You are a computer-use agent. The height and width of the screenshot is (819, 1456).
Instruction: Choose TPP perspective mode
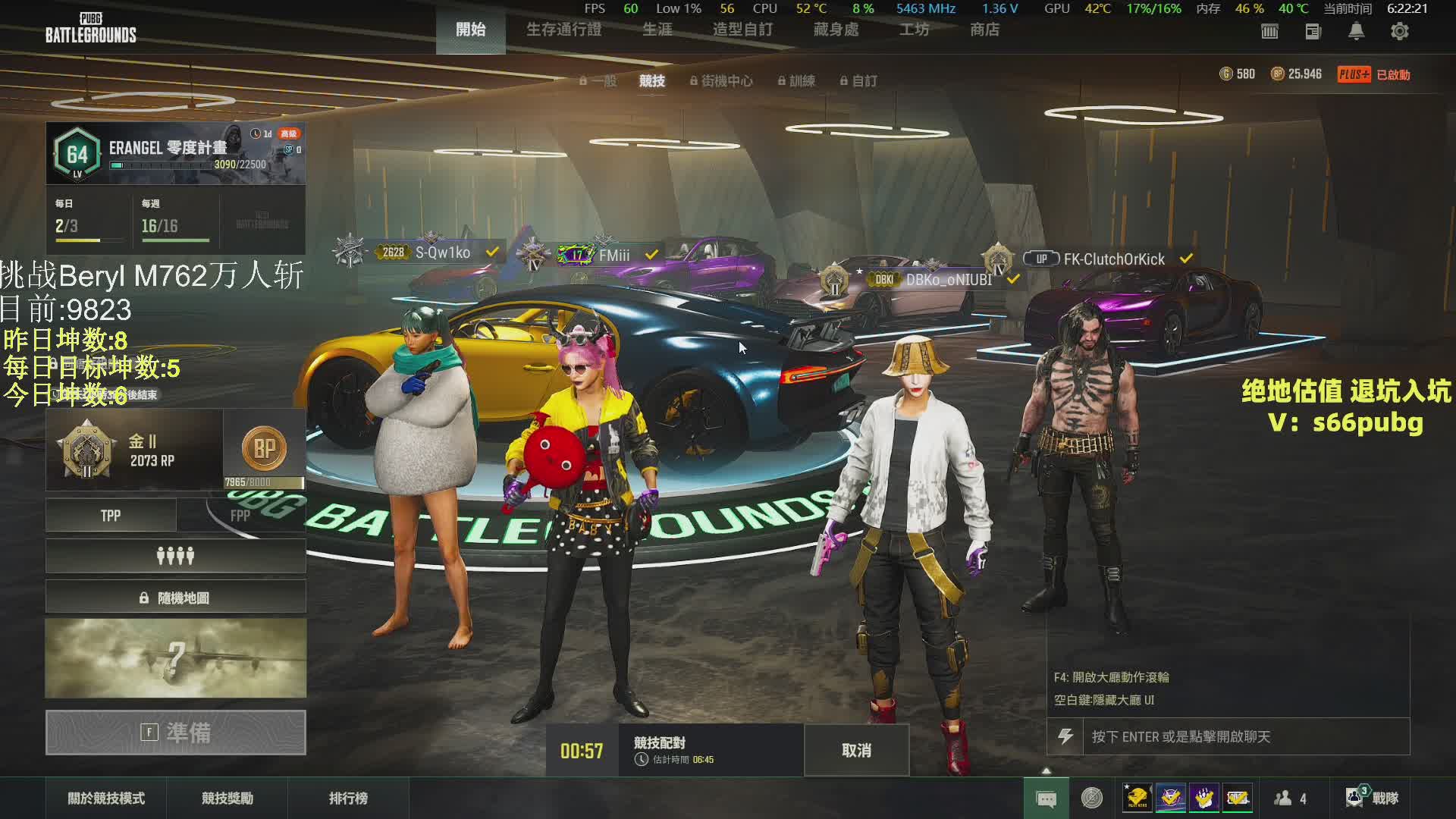pyautogui.click(x=111, y=516)
